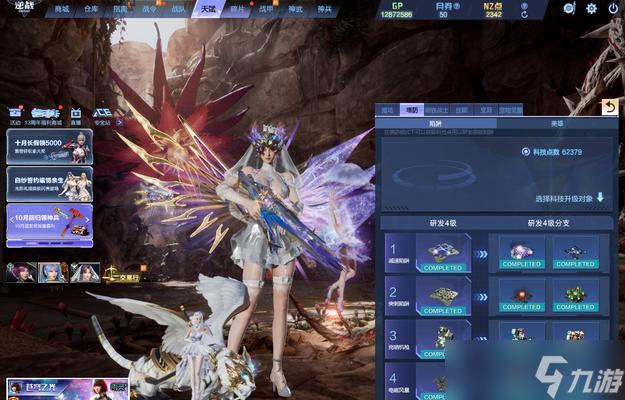The height and width of the screenshot is (400, 625).
Task: Switch to the 塔防 panel tab
Action: (x=411, y=110)
